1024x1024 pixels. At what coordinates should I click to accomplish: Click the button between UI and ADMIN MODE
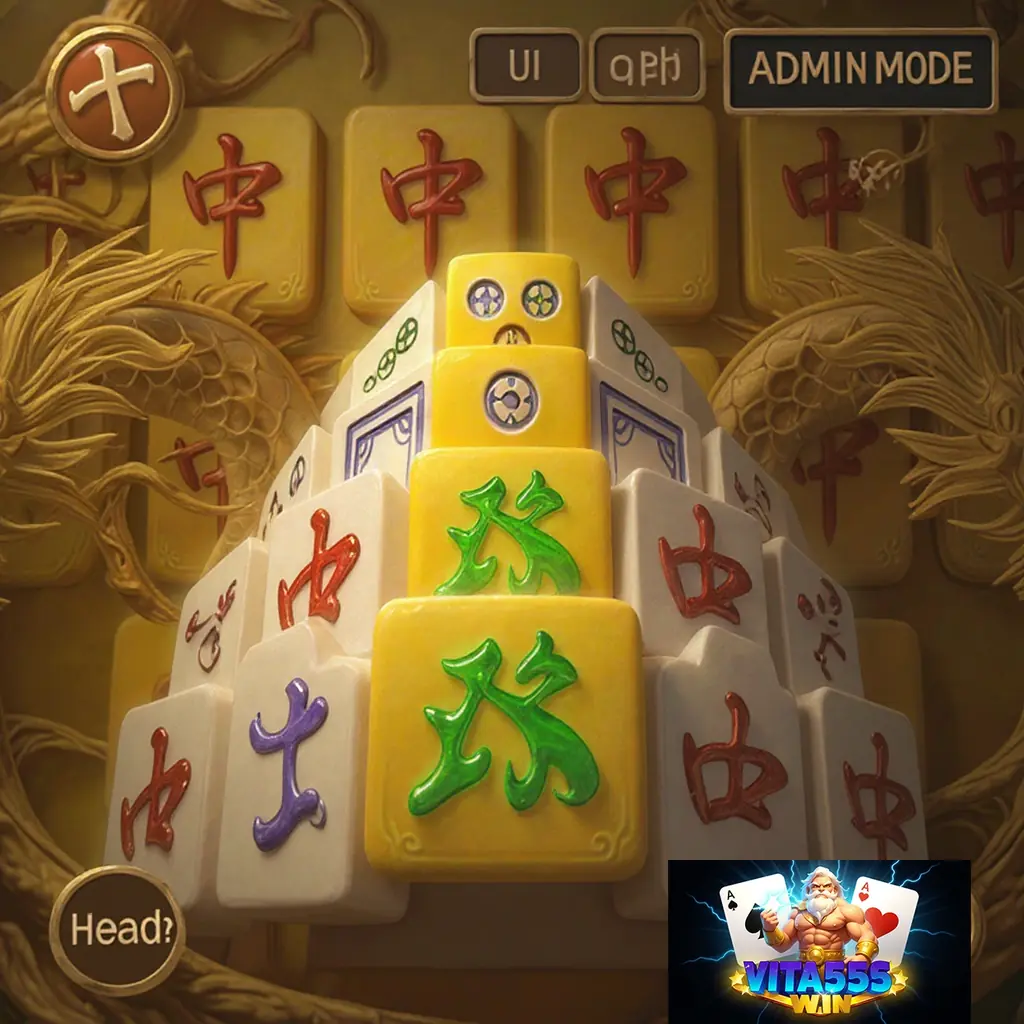pyautogui.click(x=647, y=67)
